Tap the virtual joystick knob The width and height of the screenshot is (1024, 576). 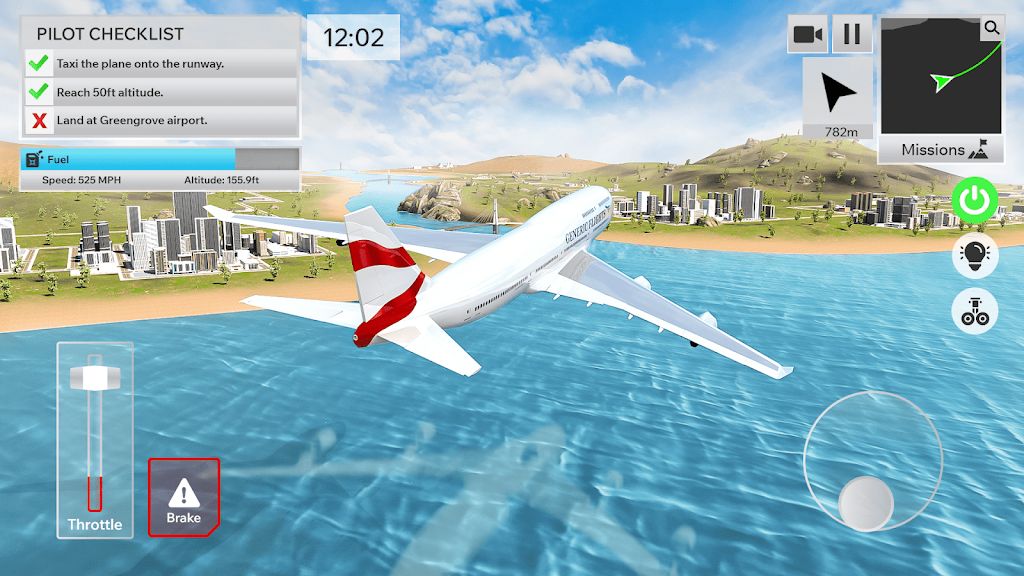tap(865, 503)
